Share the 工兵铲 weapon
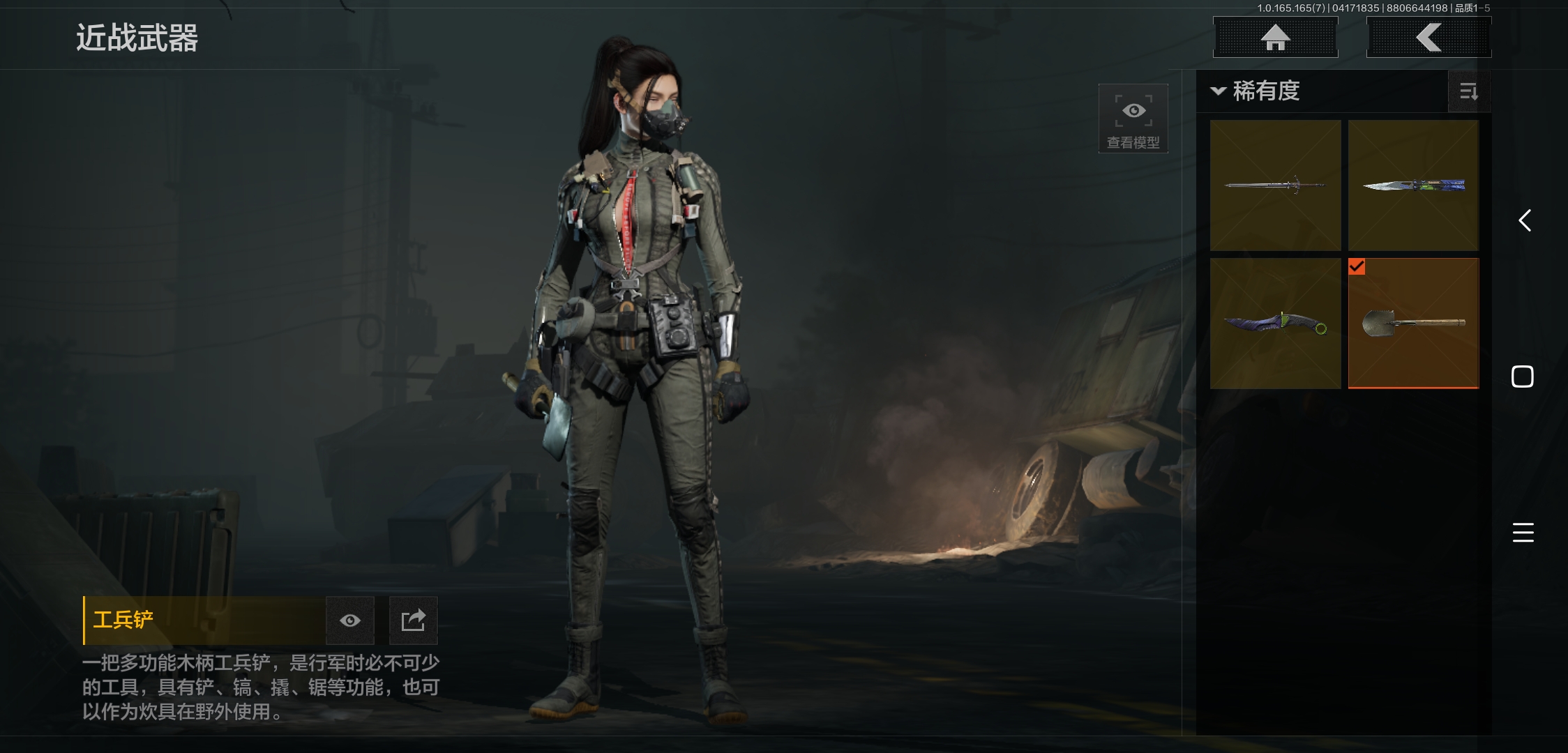This screenshot has height=753, width=1568. tap(413, 621)
